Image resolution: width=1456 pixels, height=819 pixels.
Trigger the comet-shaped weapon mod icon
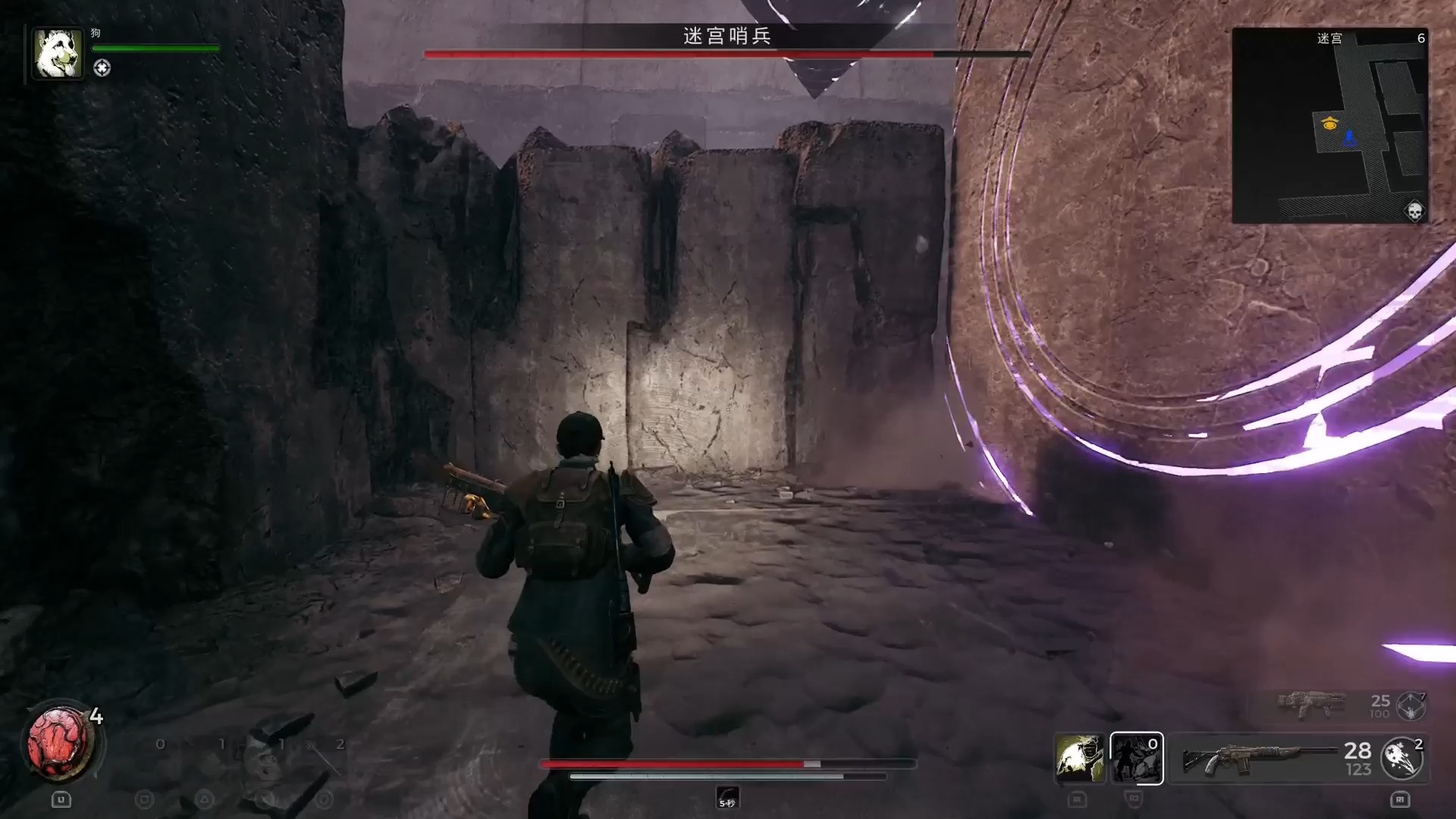pos(1402,758)
